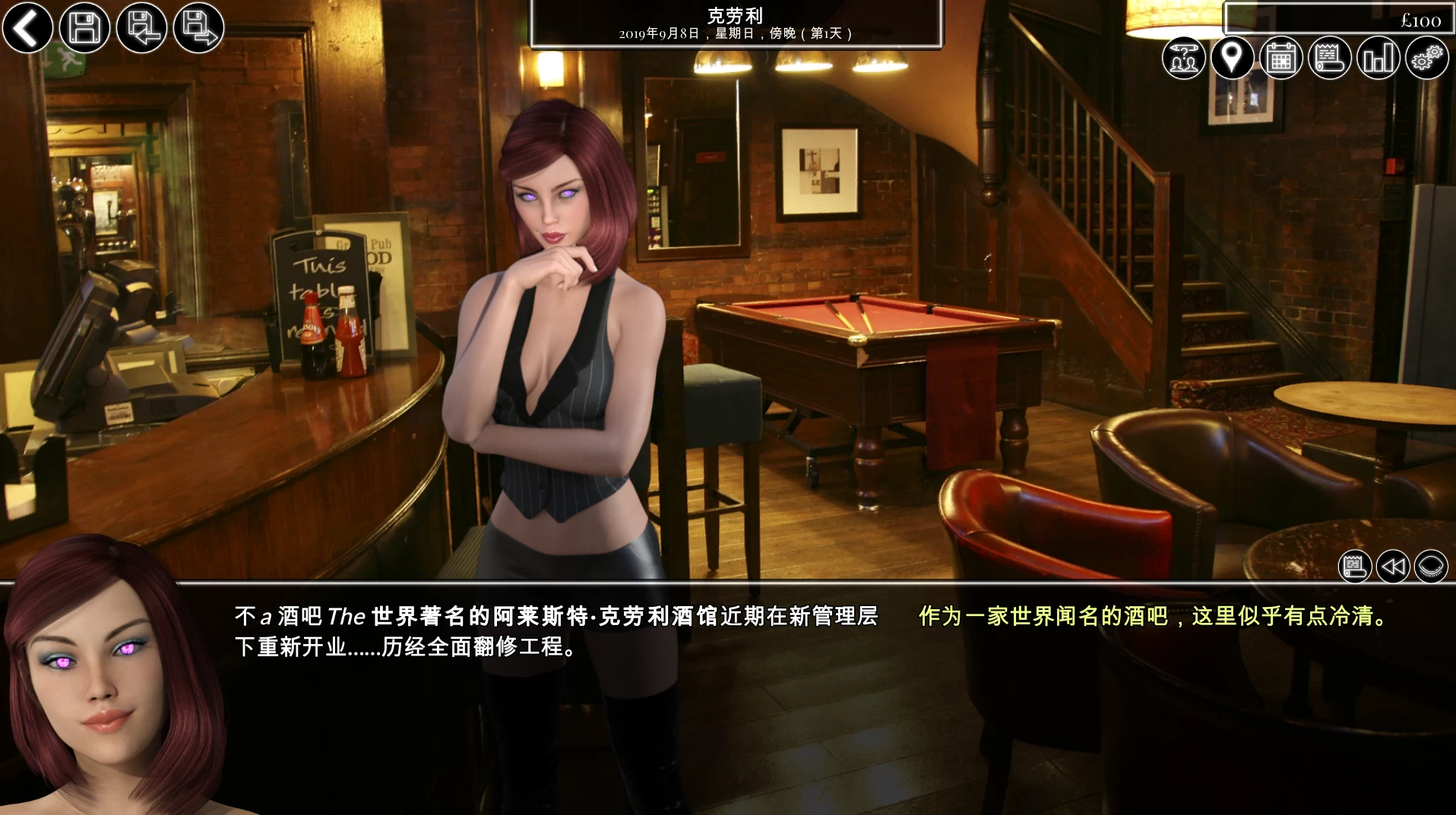This screenshot has height=815, width=1456.
Task: Quick-save with the floppy-forward-arrow icon
Action: click(198, 27)
